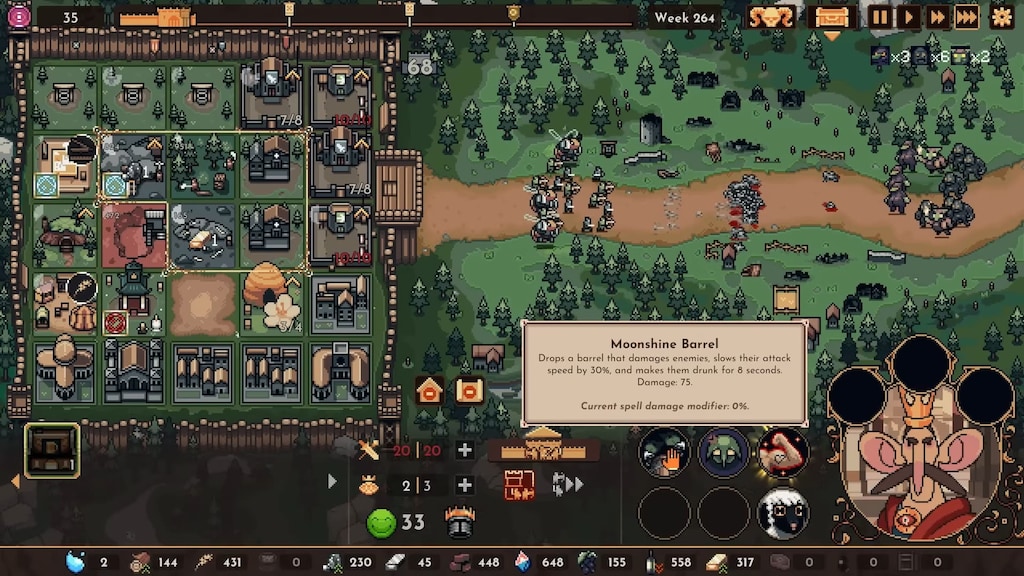1024x576 pixels.
Task: Click the scroll removal button
Action: 467,391
